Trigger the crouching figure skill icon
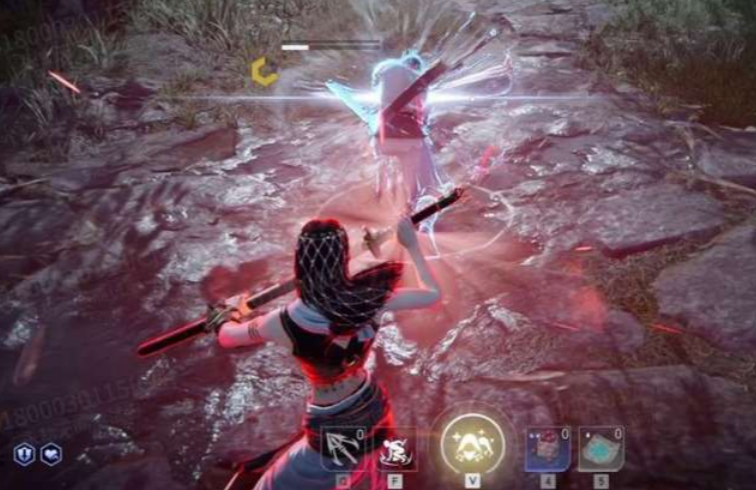Viewport: 756px width, 490px height. tap(396, 448)
